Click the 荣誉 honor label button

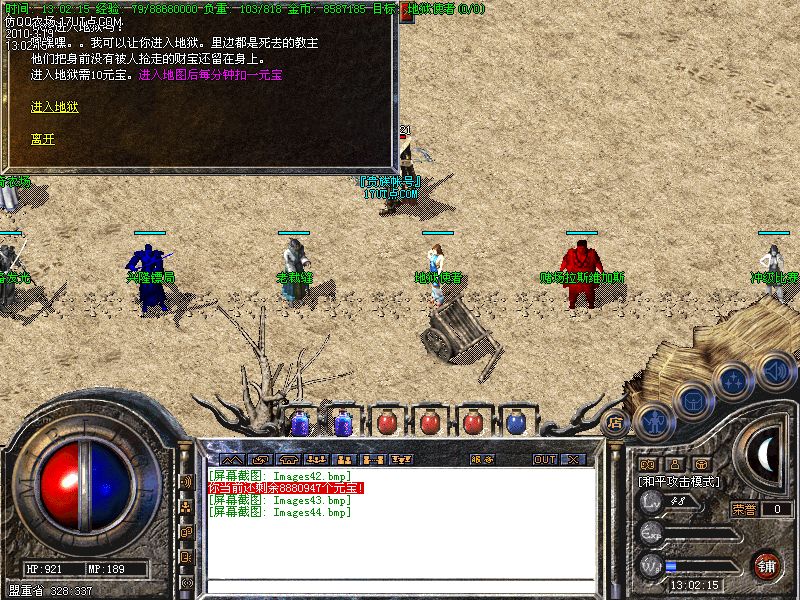[x=744, y=509]
